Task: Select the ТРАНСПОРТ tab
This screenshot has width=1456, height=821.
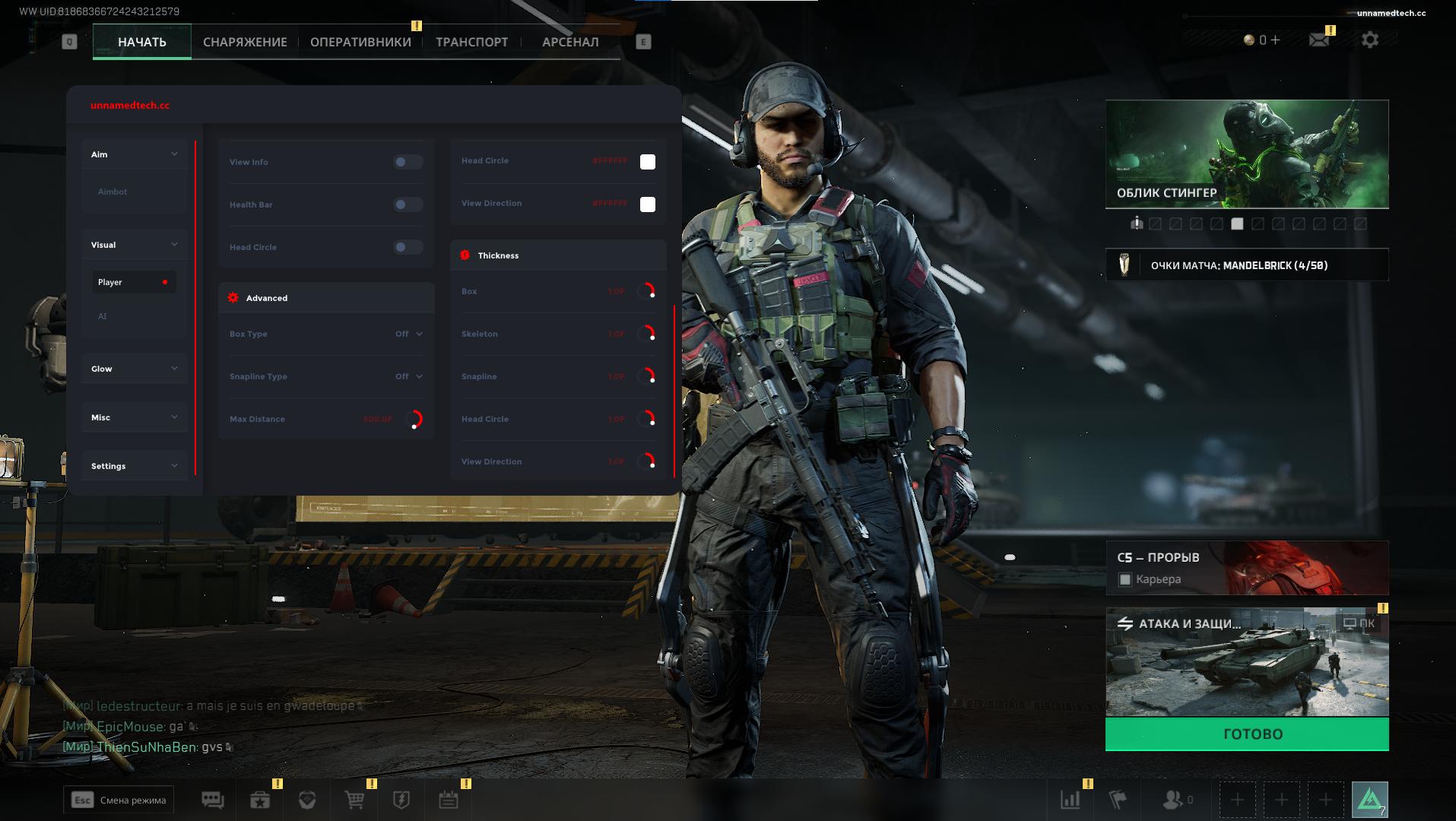Action: click(x=471, y=43)
